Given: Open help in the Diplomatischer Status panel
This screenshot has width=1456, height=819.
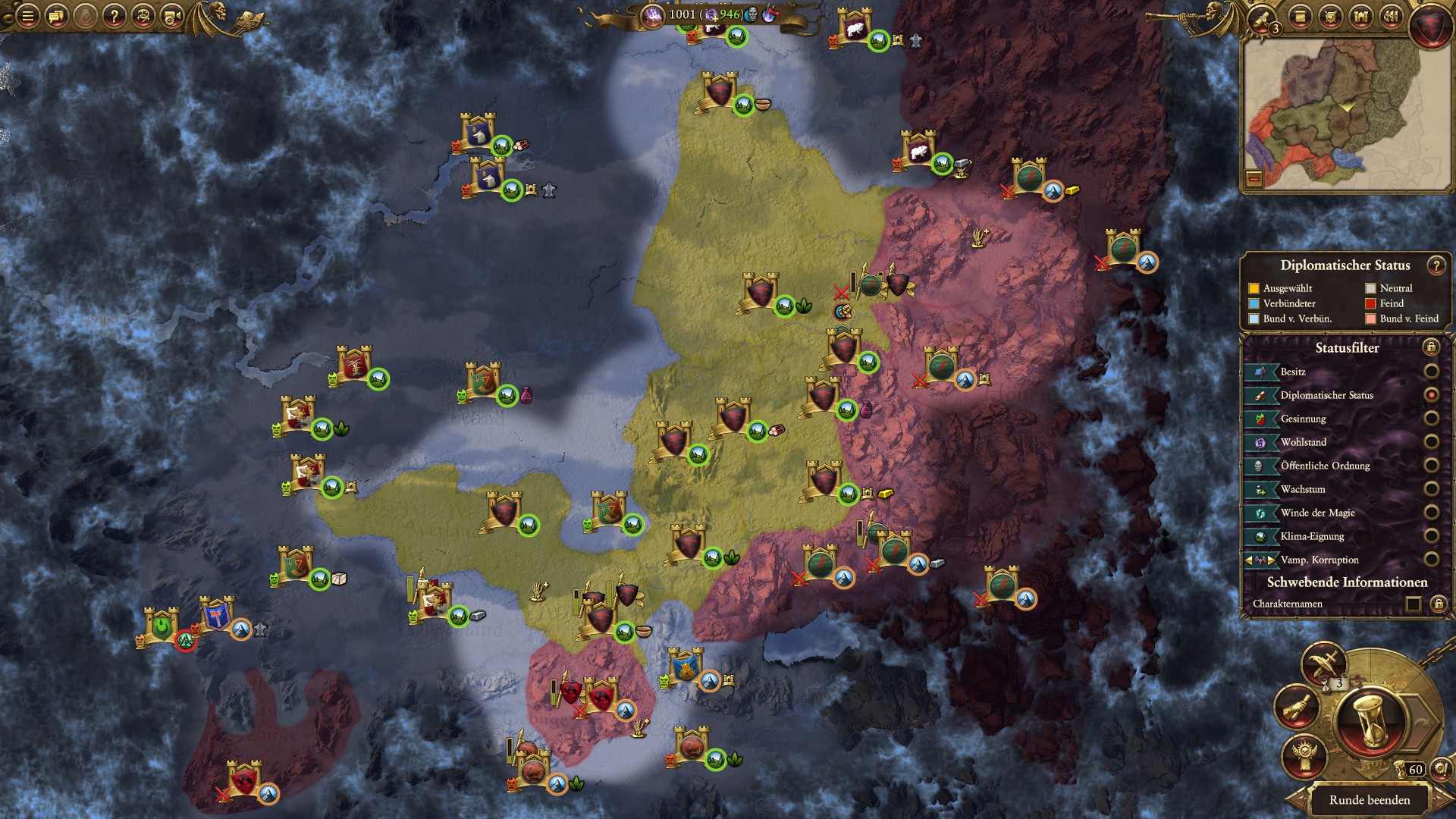Looking at the screenshot, I should [x=1436, y=265].
